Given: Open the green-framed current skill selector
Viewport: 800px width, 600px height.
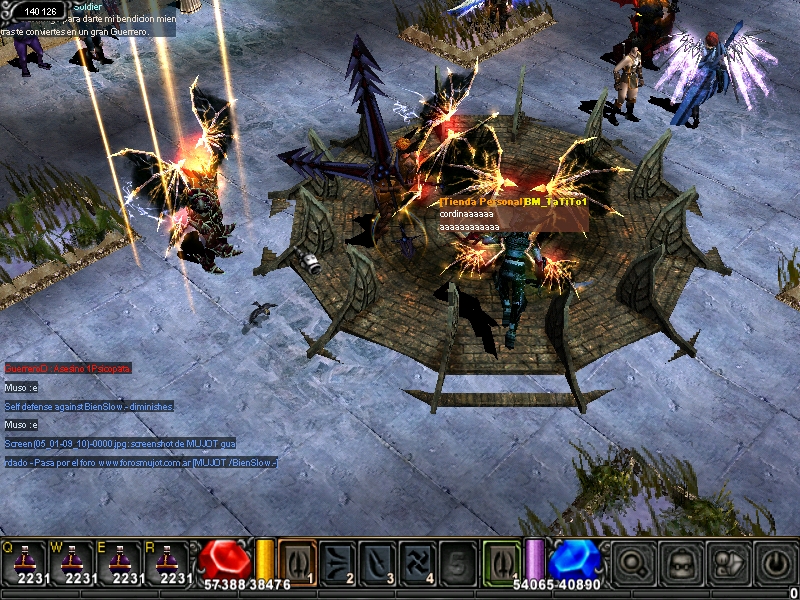Looking at the screenshot, I should pyautogui.click(x=502, y=561).
